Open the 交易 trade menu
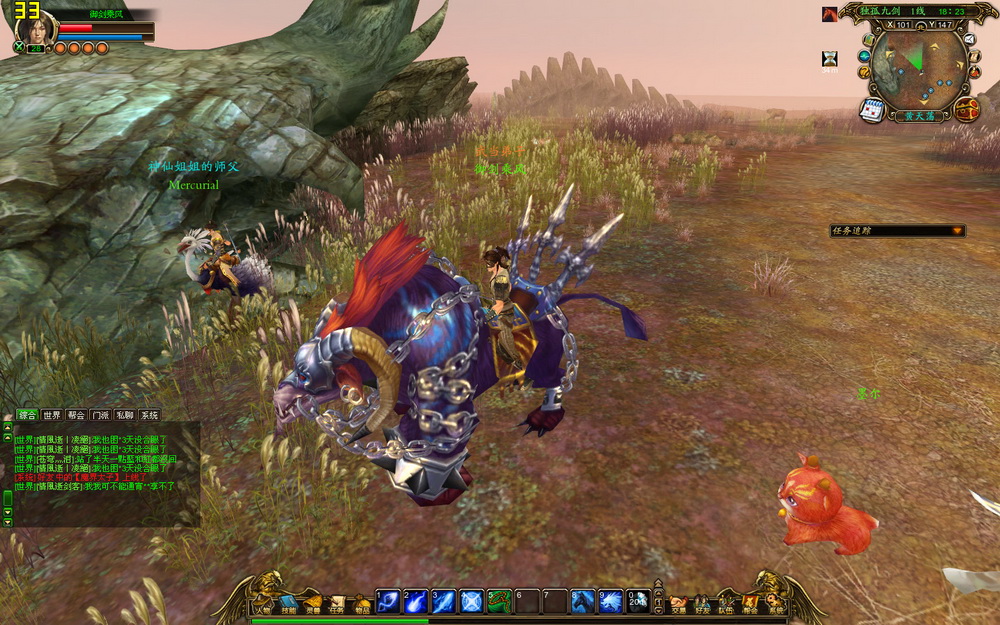Viewport: 1000px width, 625px height. [x=679, y=604]
